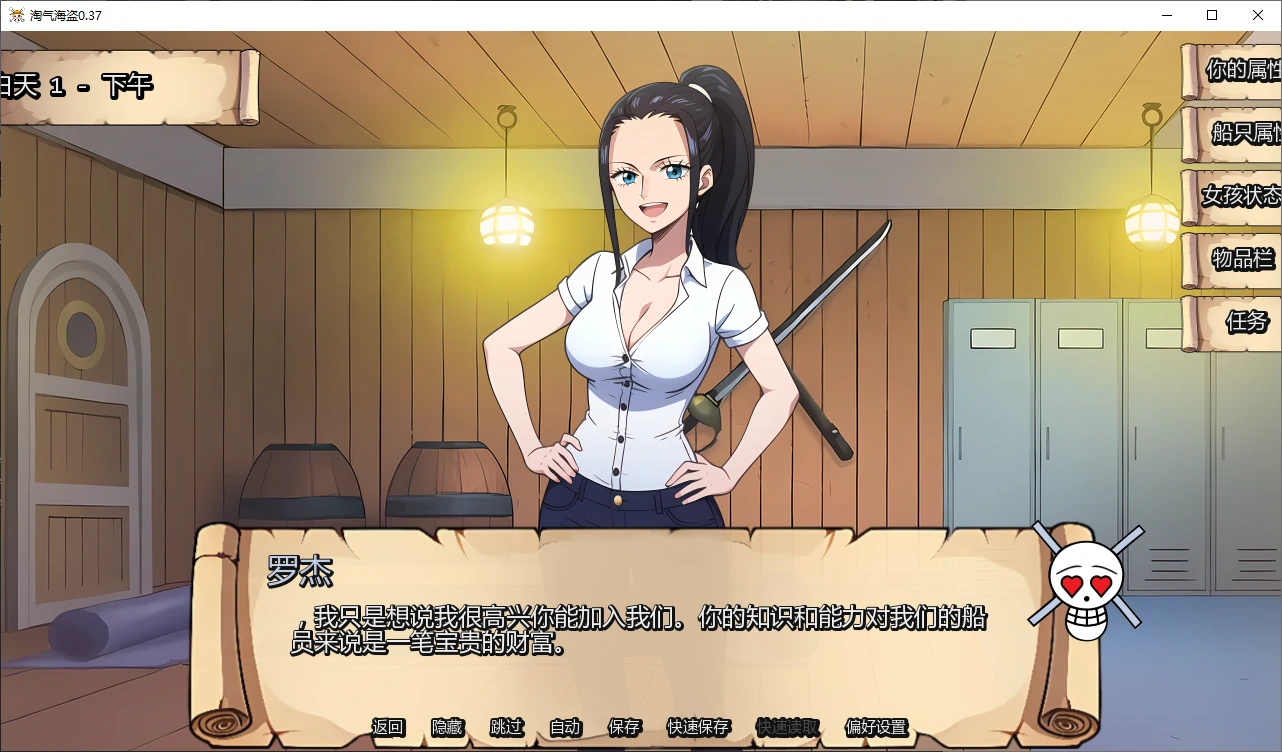Skip dialogue using 跳过
The height and width of the screenshot is (752, 1282).
point(506,727)
